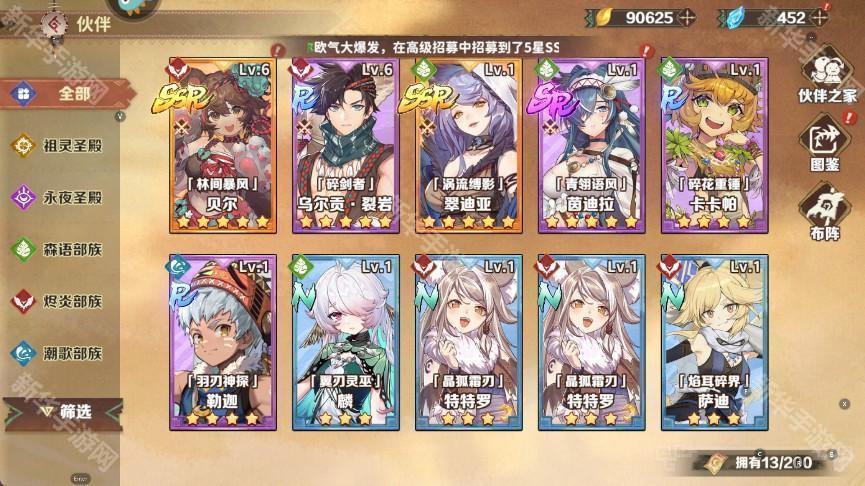Add more gold coins with plus button

[686, 18]
